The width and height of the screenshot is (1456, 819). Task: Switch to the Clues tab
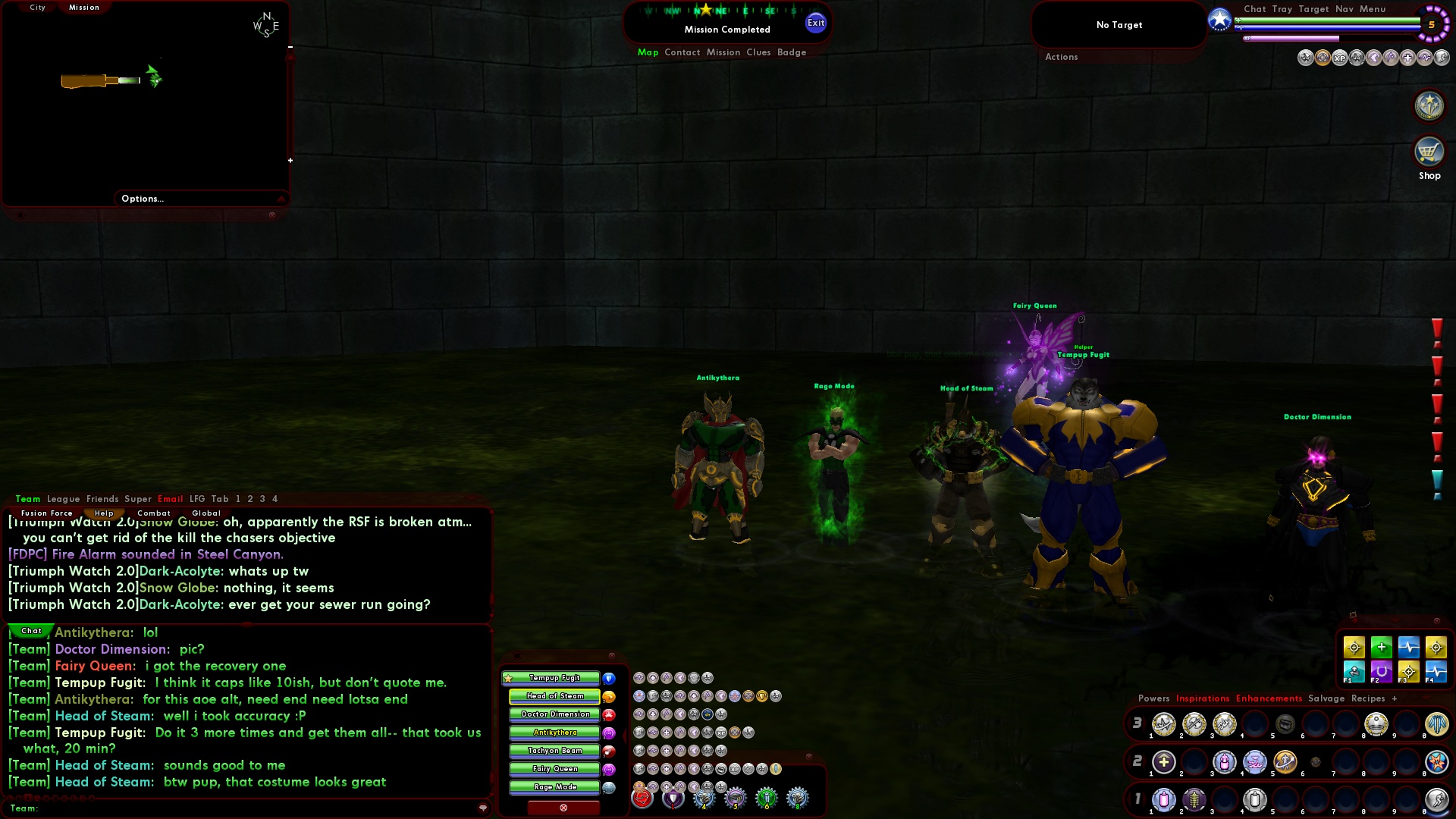761,52
